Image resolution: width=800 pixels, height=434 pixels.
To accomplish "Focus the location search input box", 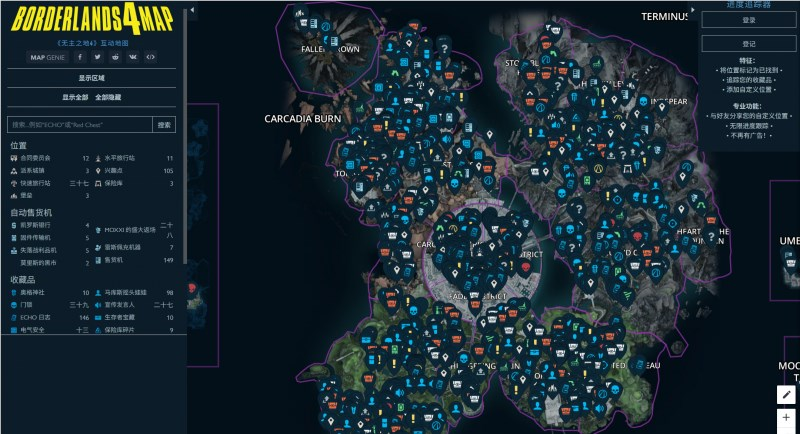I will tap(79, 125).
